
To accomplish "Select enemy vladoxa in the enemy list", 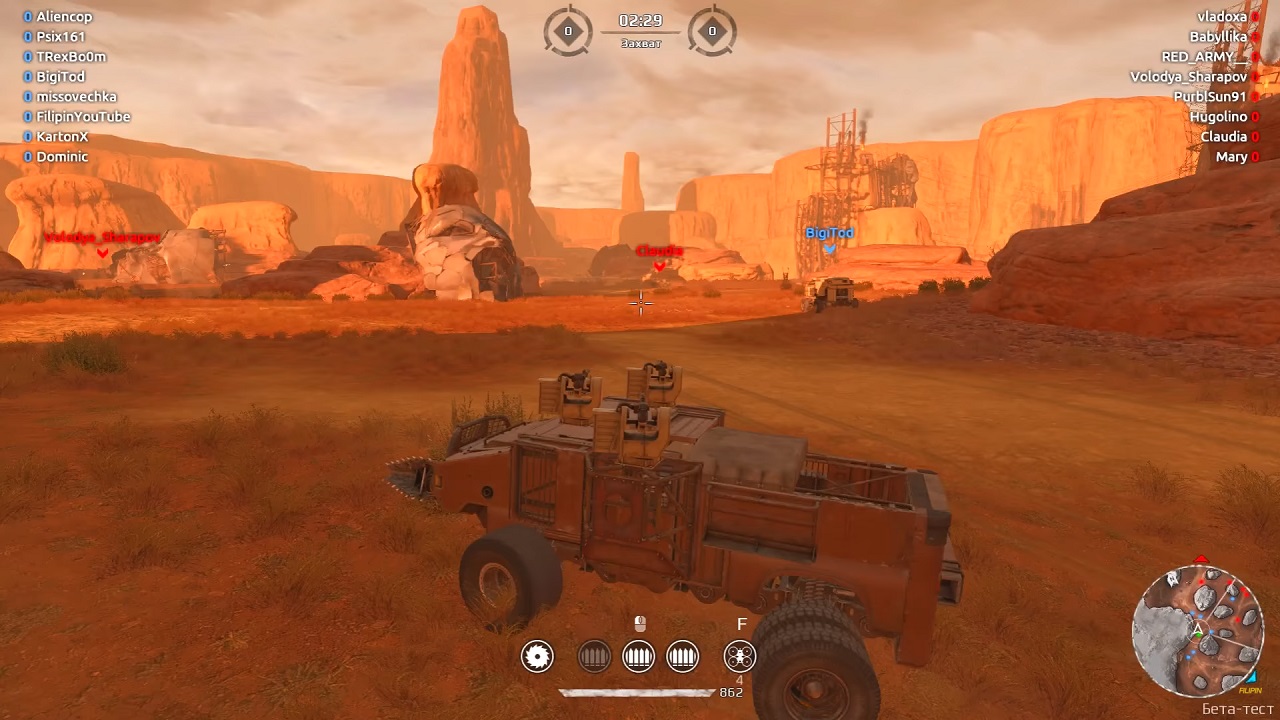I will (1222, 17).
